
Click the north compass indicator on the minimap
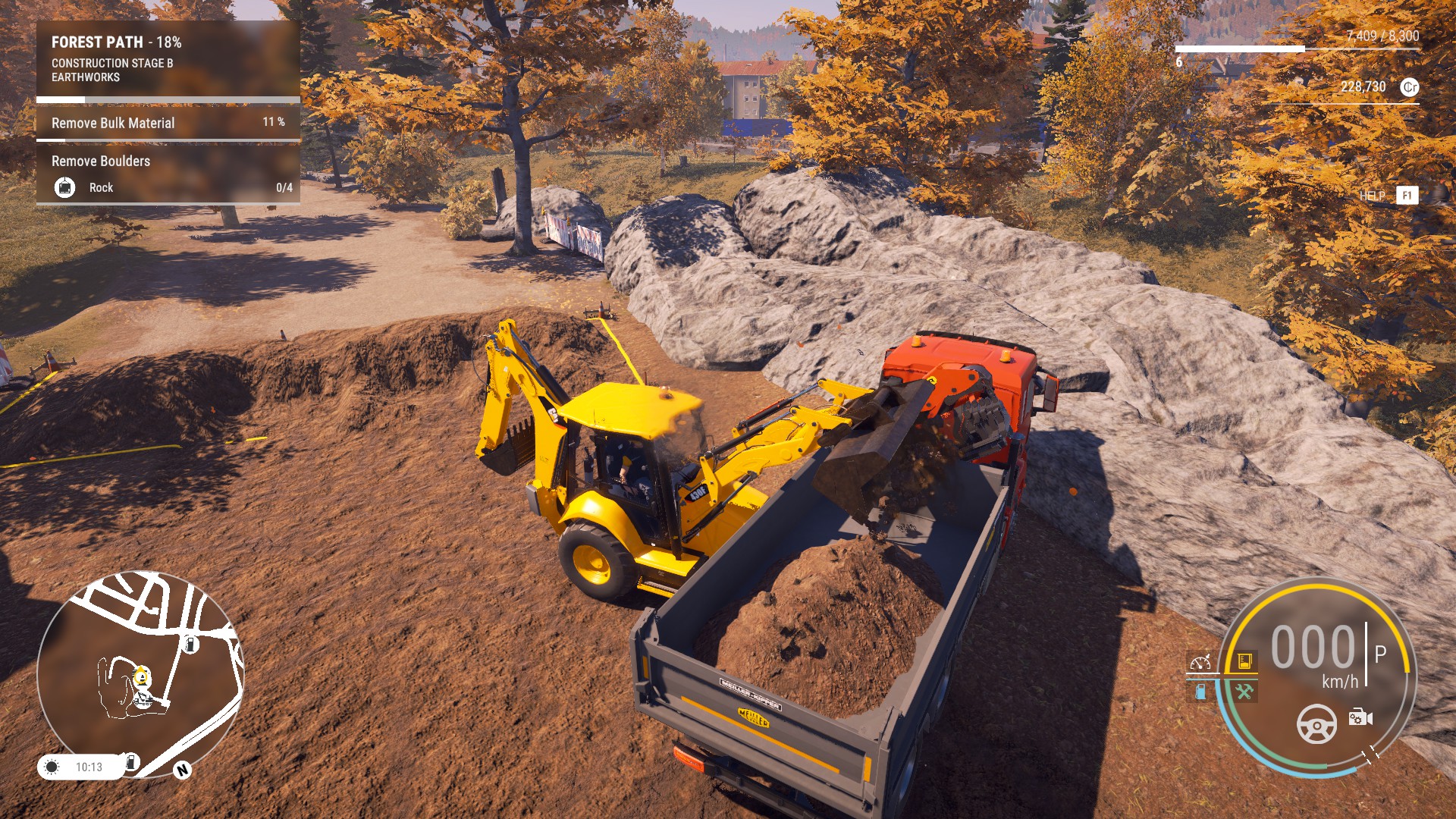point(182,770)
